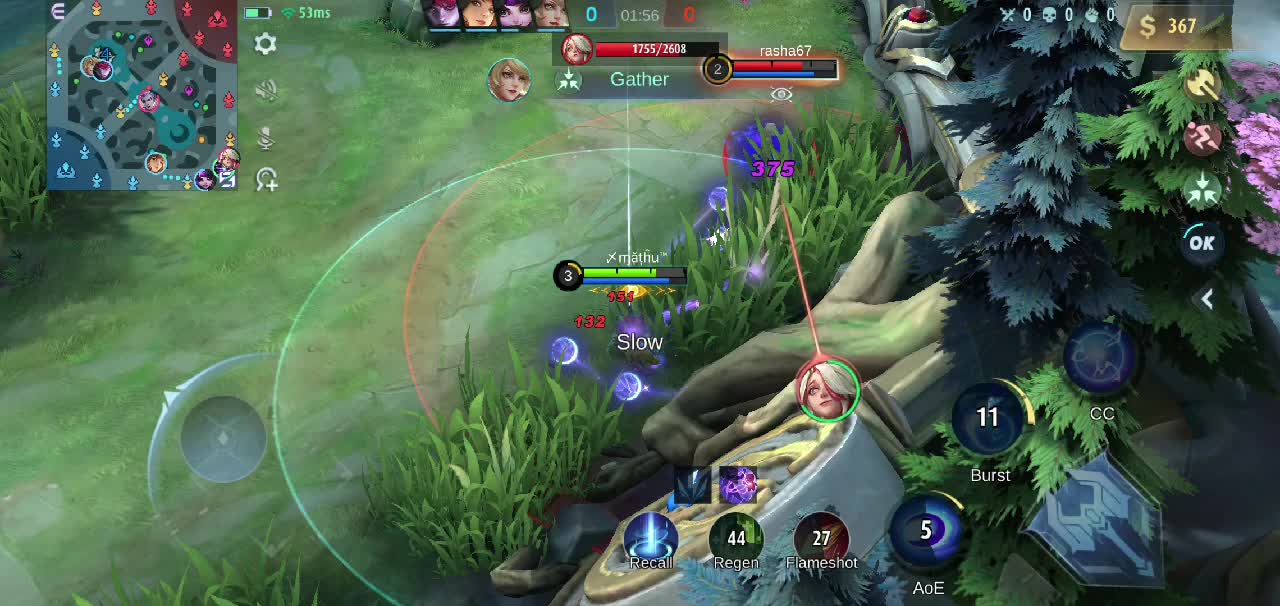Viewport: 1280px width, 606px height.
Task: Toggle the microphone icon
Action: (x=265, y=137)
